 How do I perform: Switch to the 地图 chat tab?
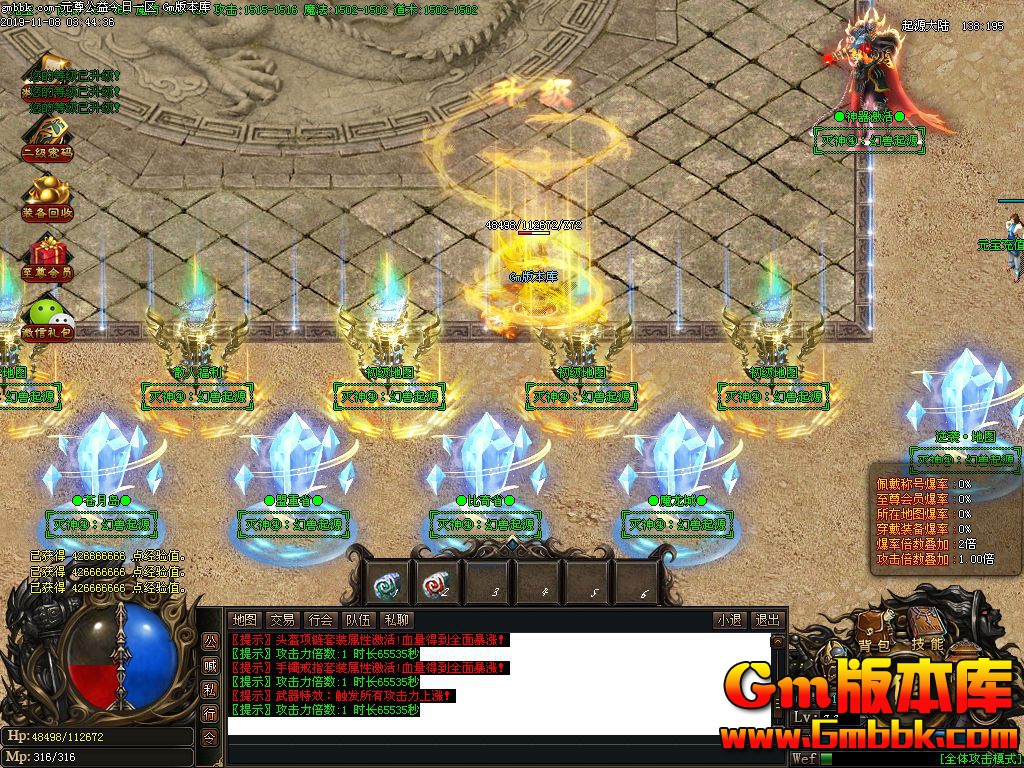(245, 620)
